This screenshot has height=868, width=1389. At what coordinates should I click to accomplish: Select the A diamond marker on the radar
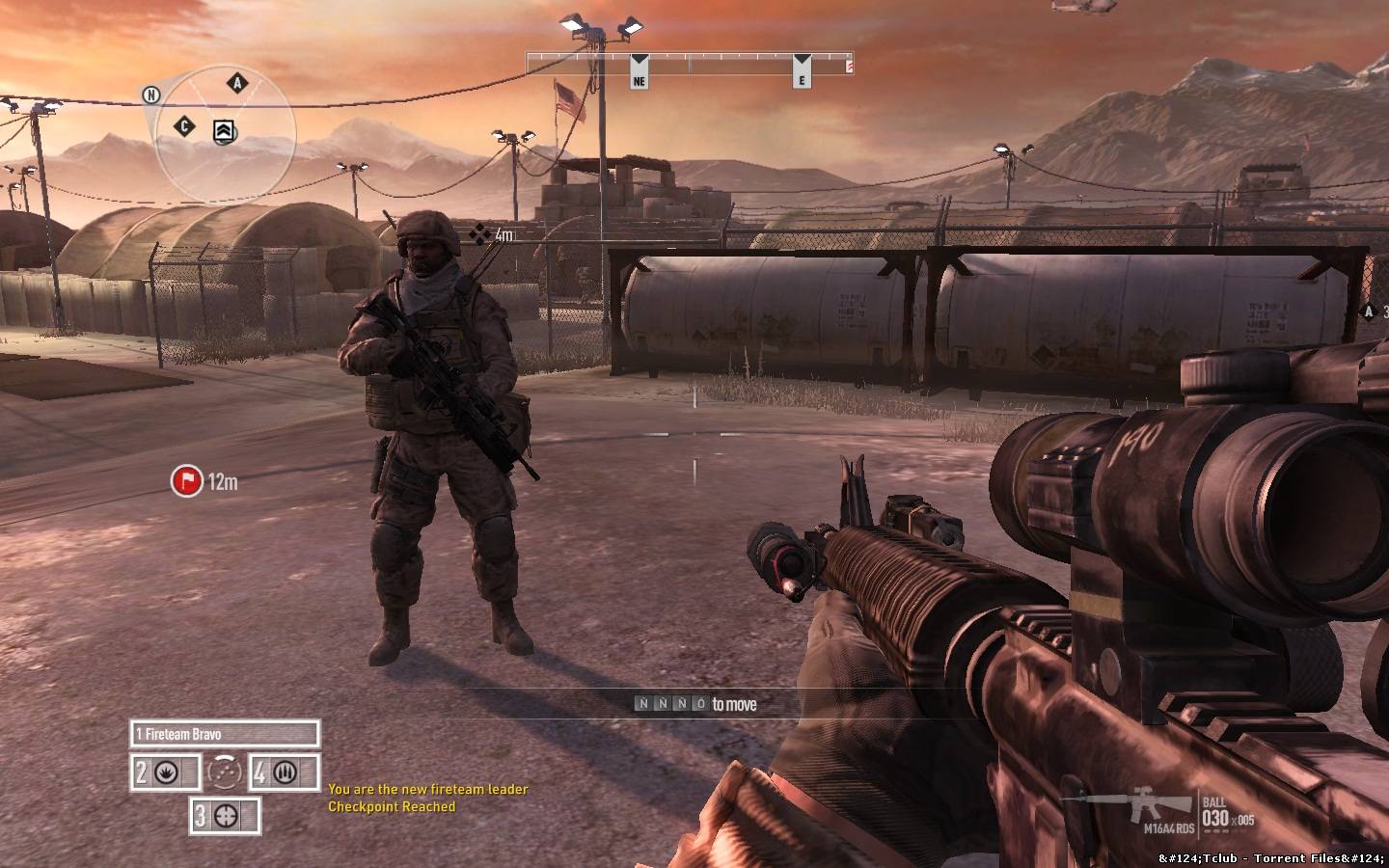[236, 83]
